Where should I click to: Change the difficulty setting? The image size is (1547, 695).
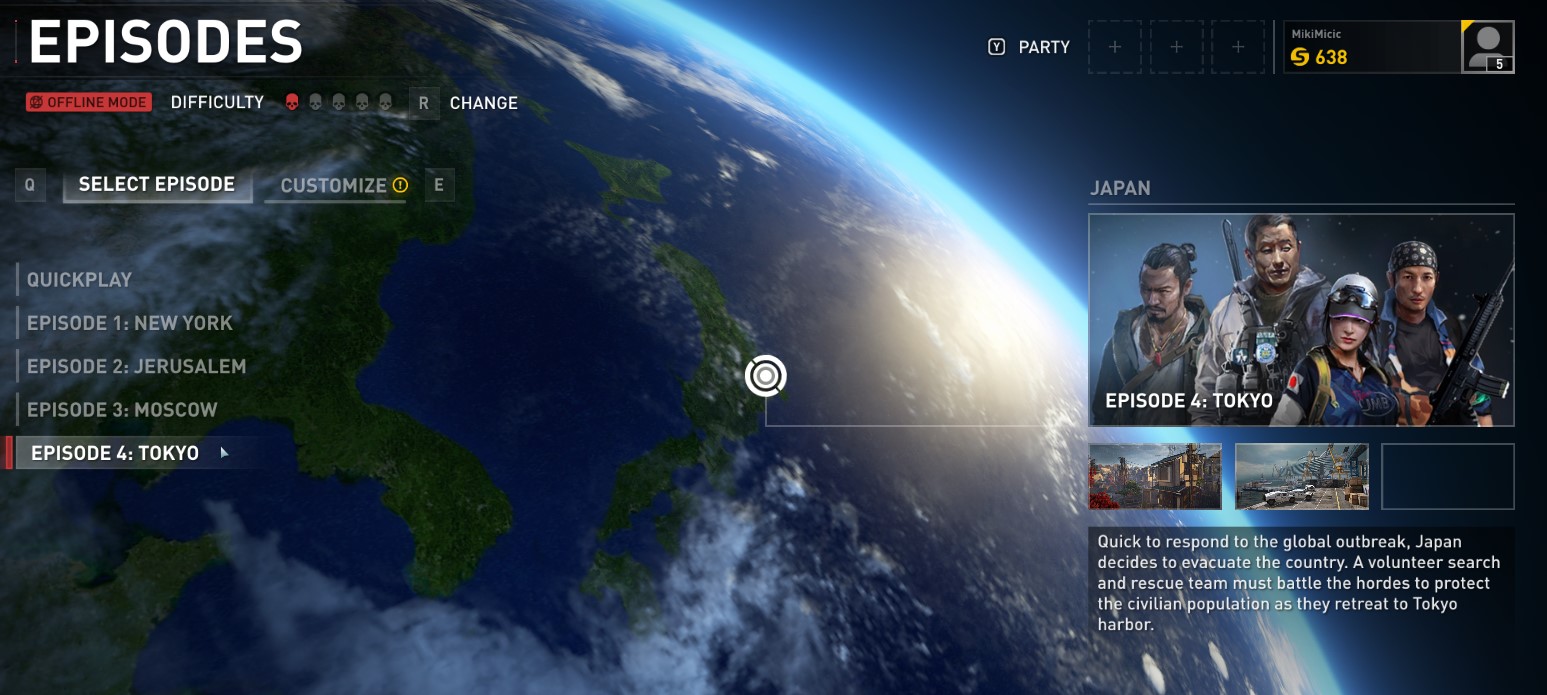click(x=483, y=103)
